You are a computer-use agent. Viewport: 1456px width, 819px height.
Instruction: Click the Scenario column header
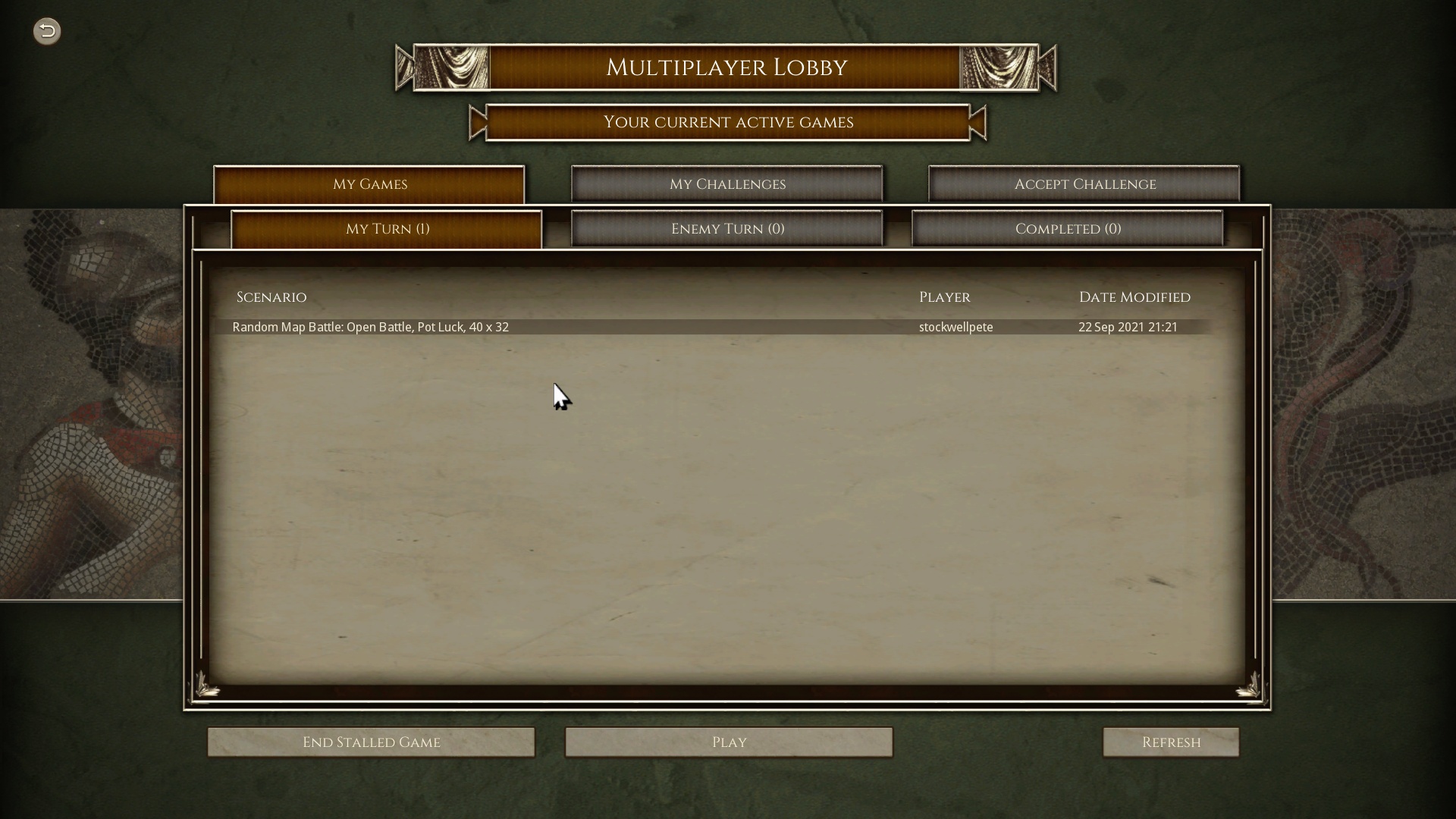(x=271, y=297)
